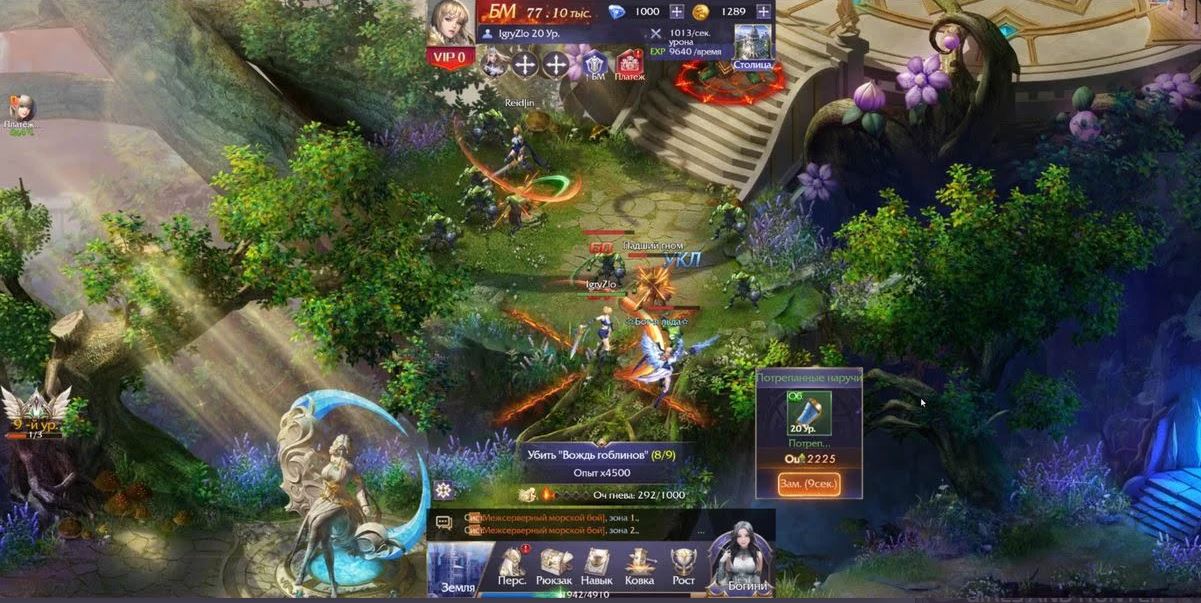Click the winged 9-й ур. emblem
Screen dimensions: 1201x603
click(x=35, y=412)
